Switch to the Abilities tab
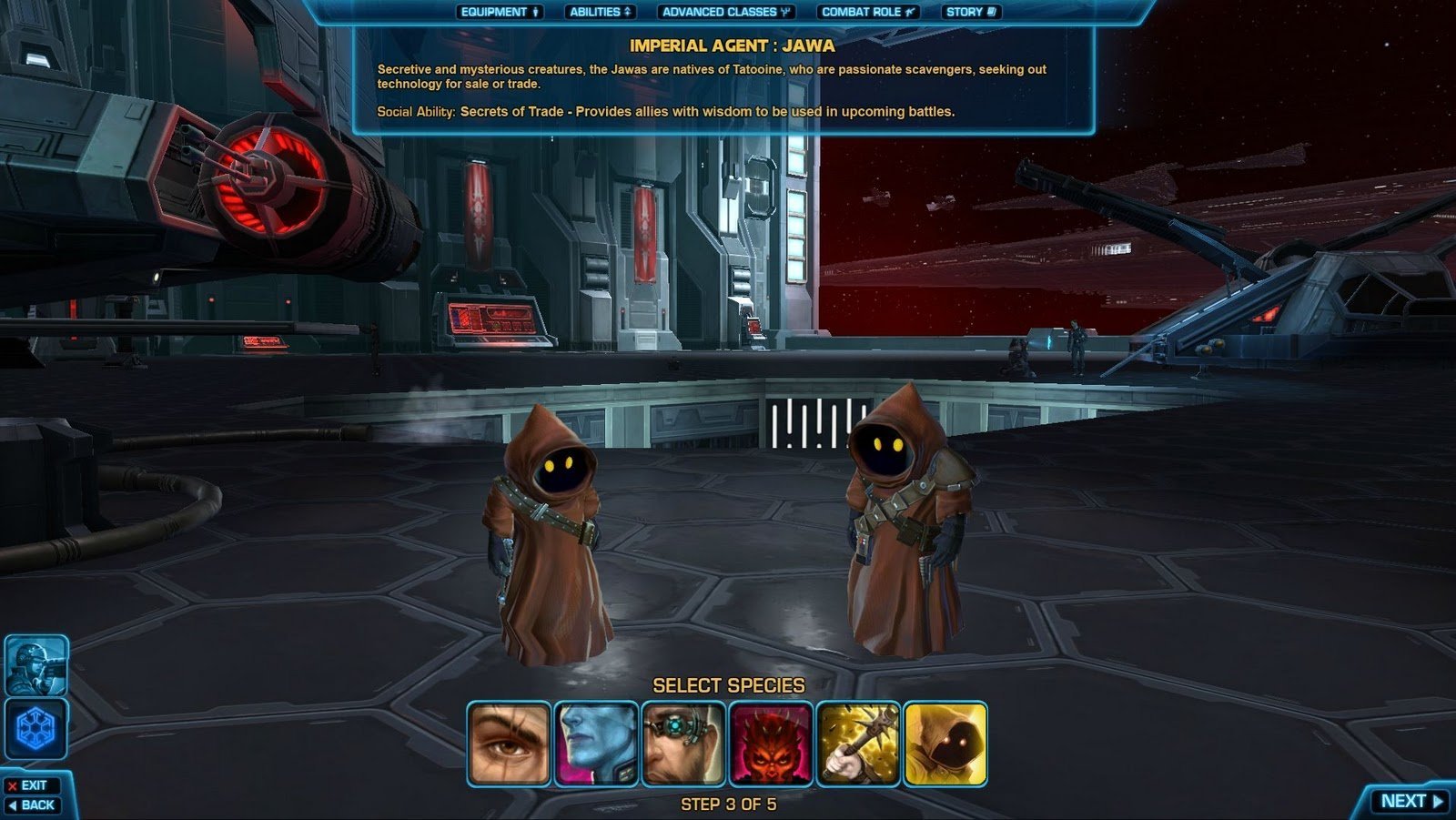Screen dimensions: 1456x820 coord(600,12)
